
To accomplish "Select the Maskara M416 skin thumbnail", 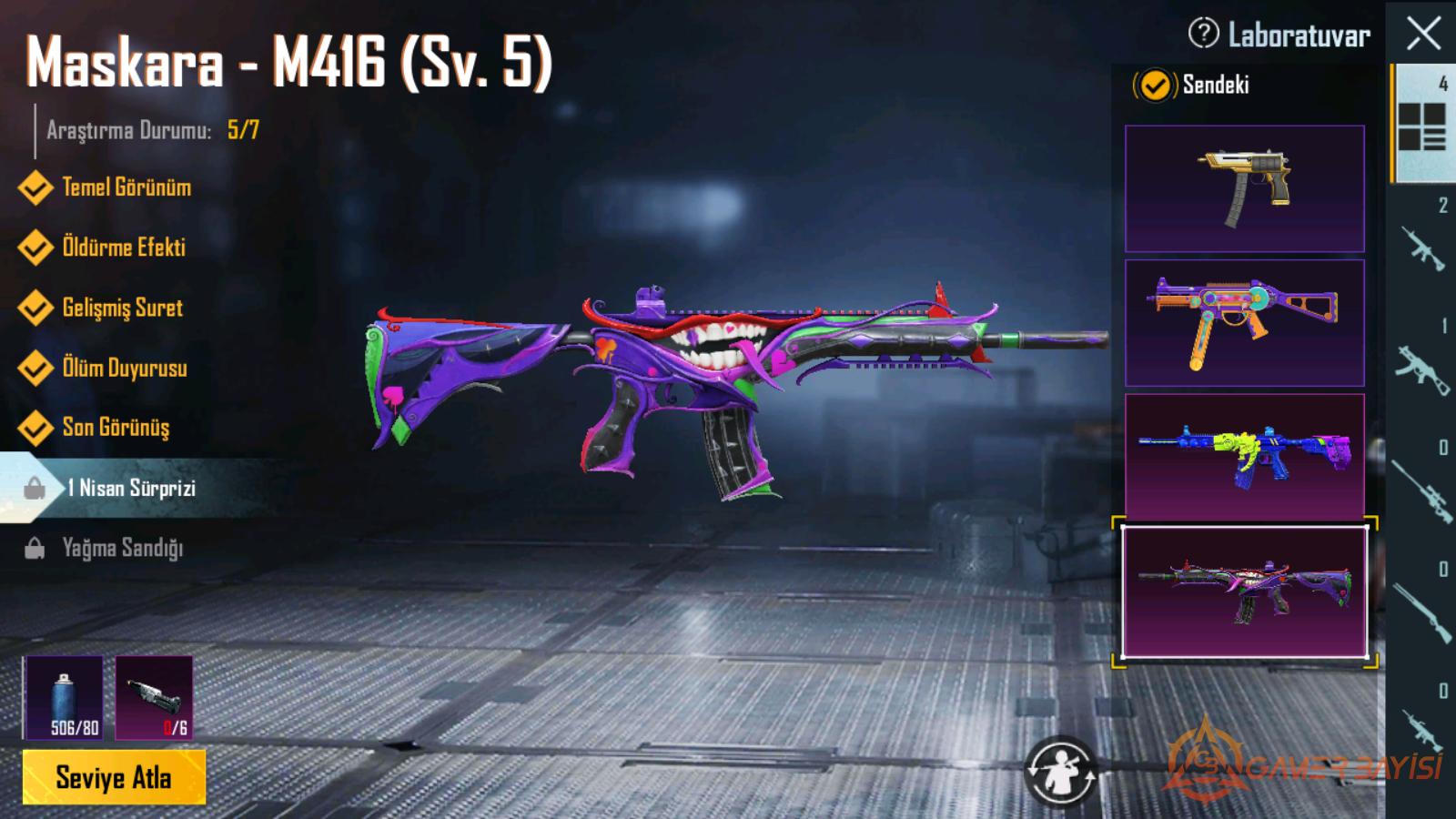I will click(x=1244, y=591).
